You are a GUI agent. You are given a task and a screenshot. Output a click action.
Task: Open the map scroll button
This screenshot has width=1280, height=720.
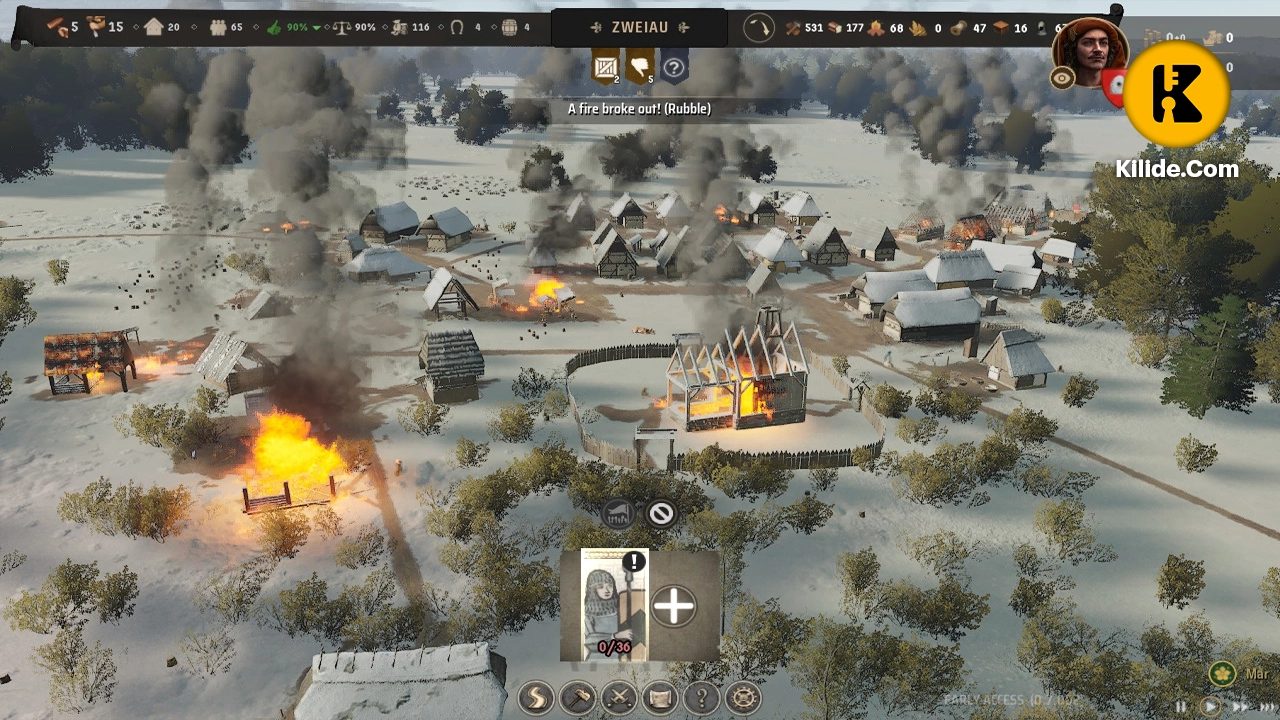tap(660, 697)
